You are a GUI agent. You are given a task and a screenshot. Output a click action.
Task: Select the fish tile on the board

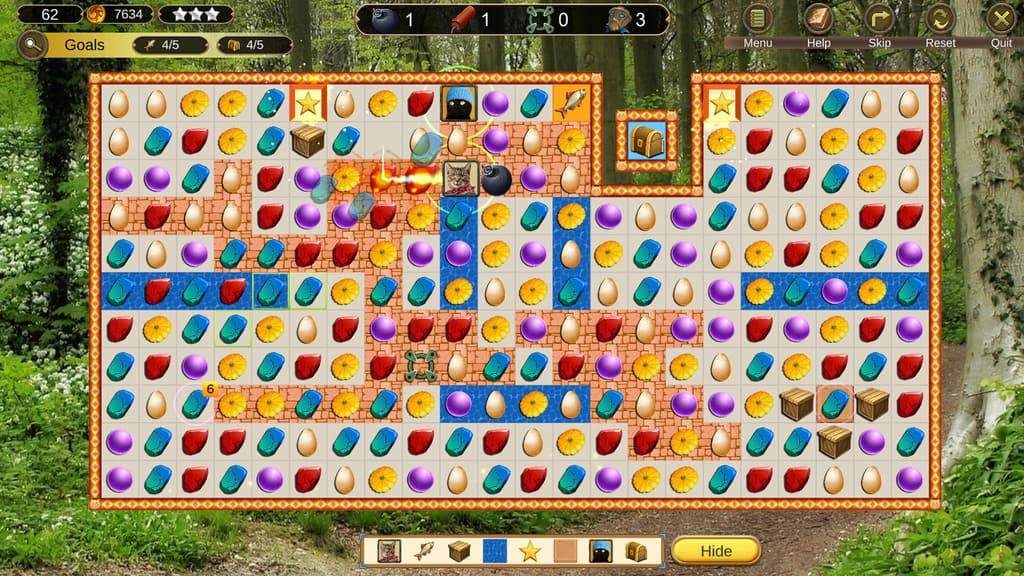tap(571, 103)
